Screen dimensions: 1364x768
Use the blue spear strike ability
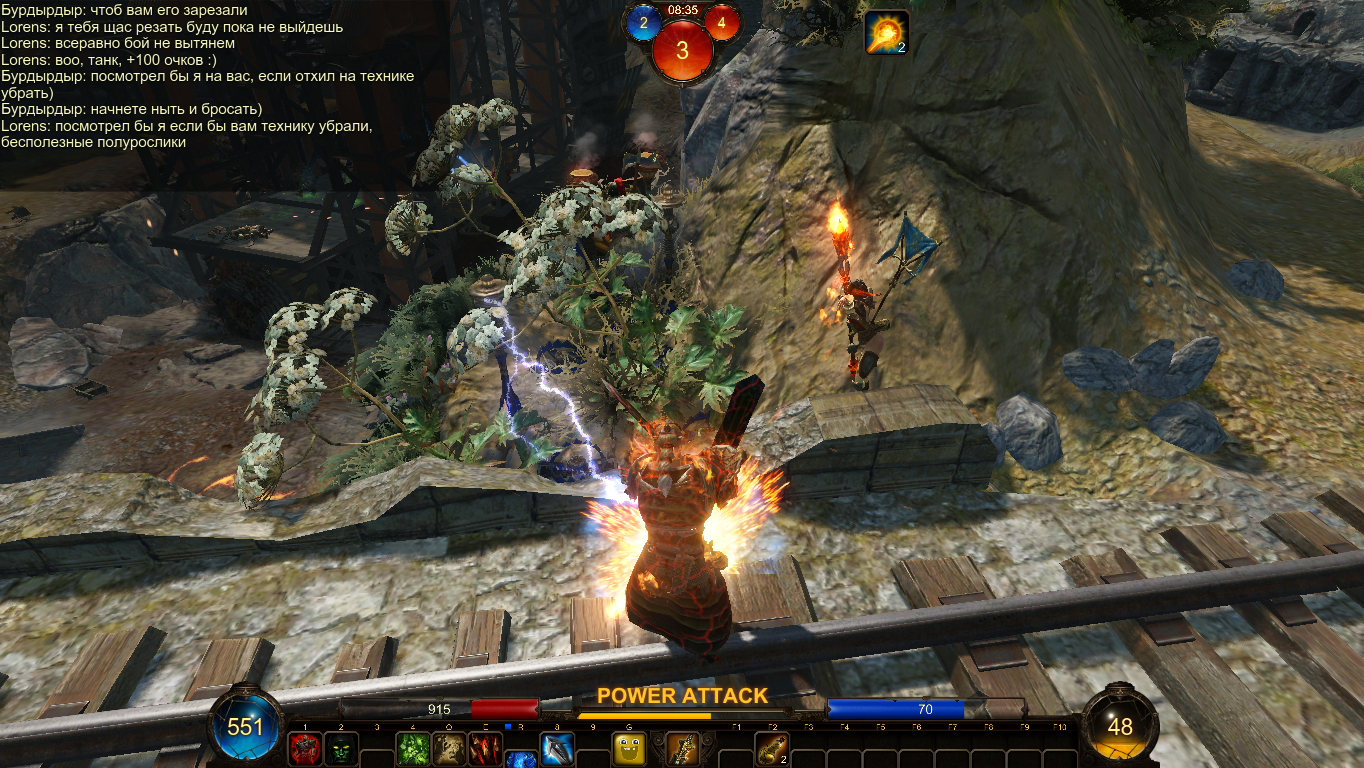pos(556,749)
